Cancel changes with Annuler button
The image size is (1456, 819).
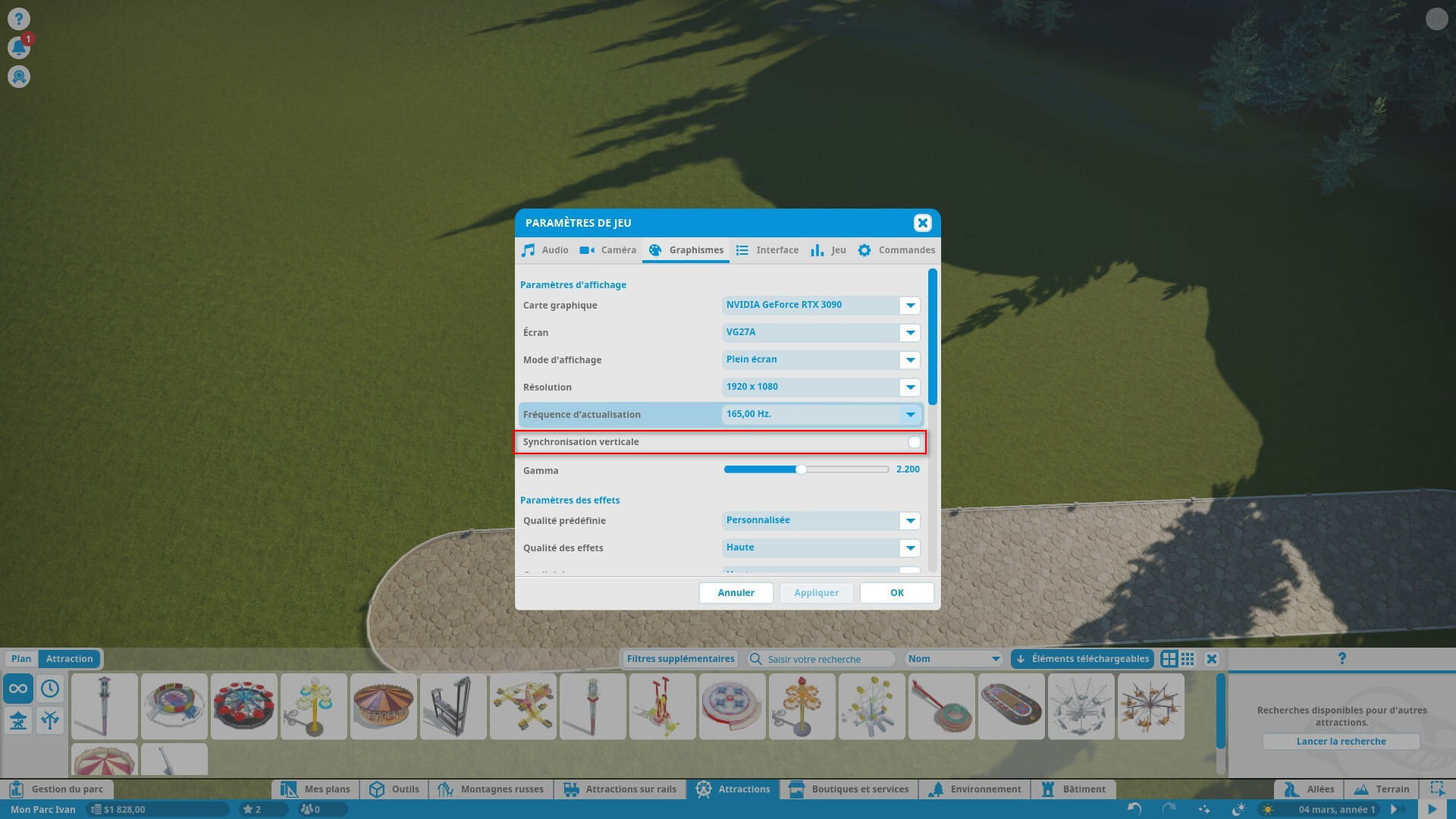[736, 593]
